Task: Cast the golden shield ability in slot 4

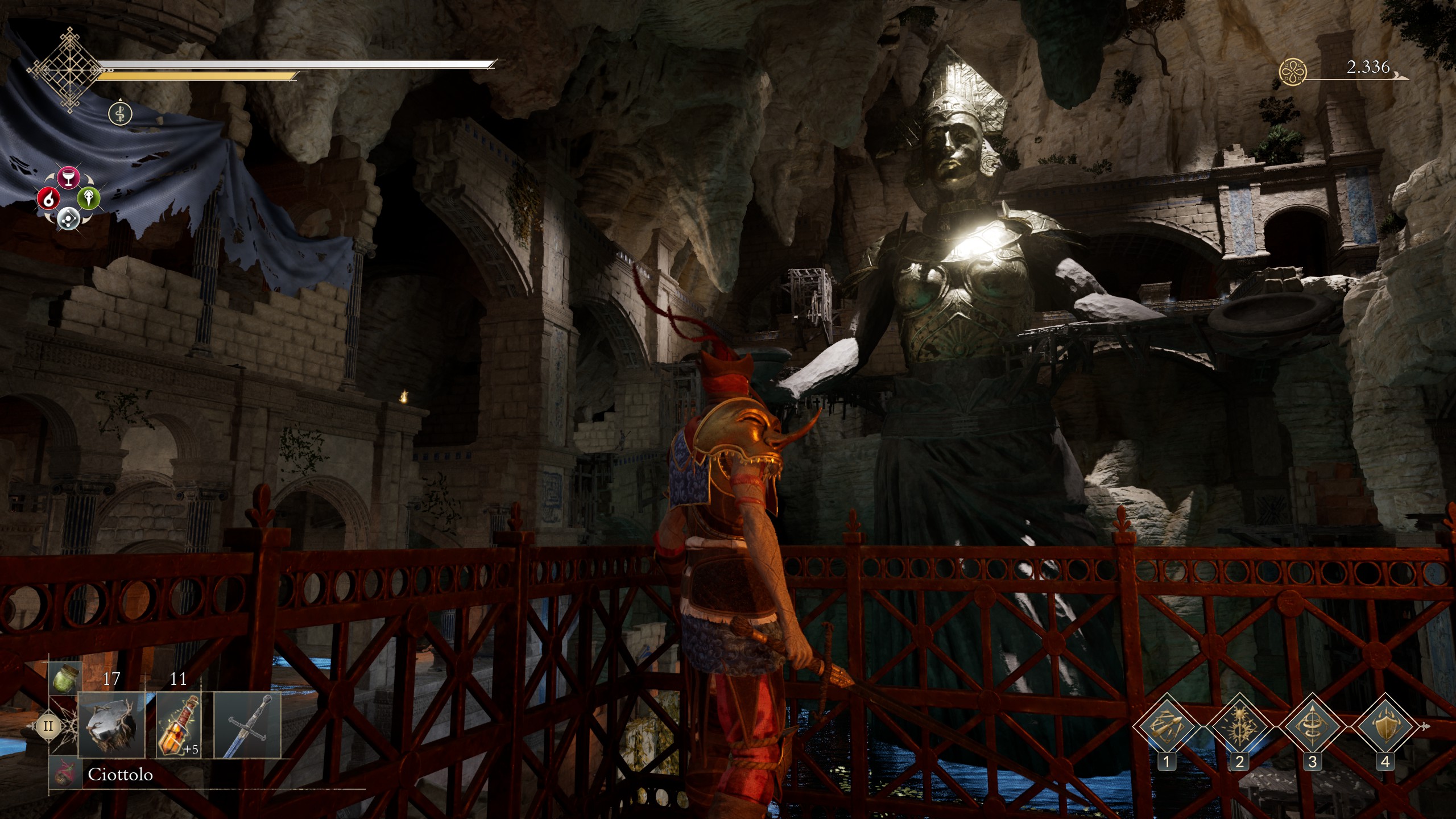Action: tap(1385, 727)
